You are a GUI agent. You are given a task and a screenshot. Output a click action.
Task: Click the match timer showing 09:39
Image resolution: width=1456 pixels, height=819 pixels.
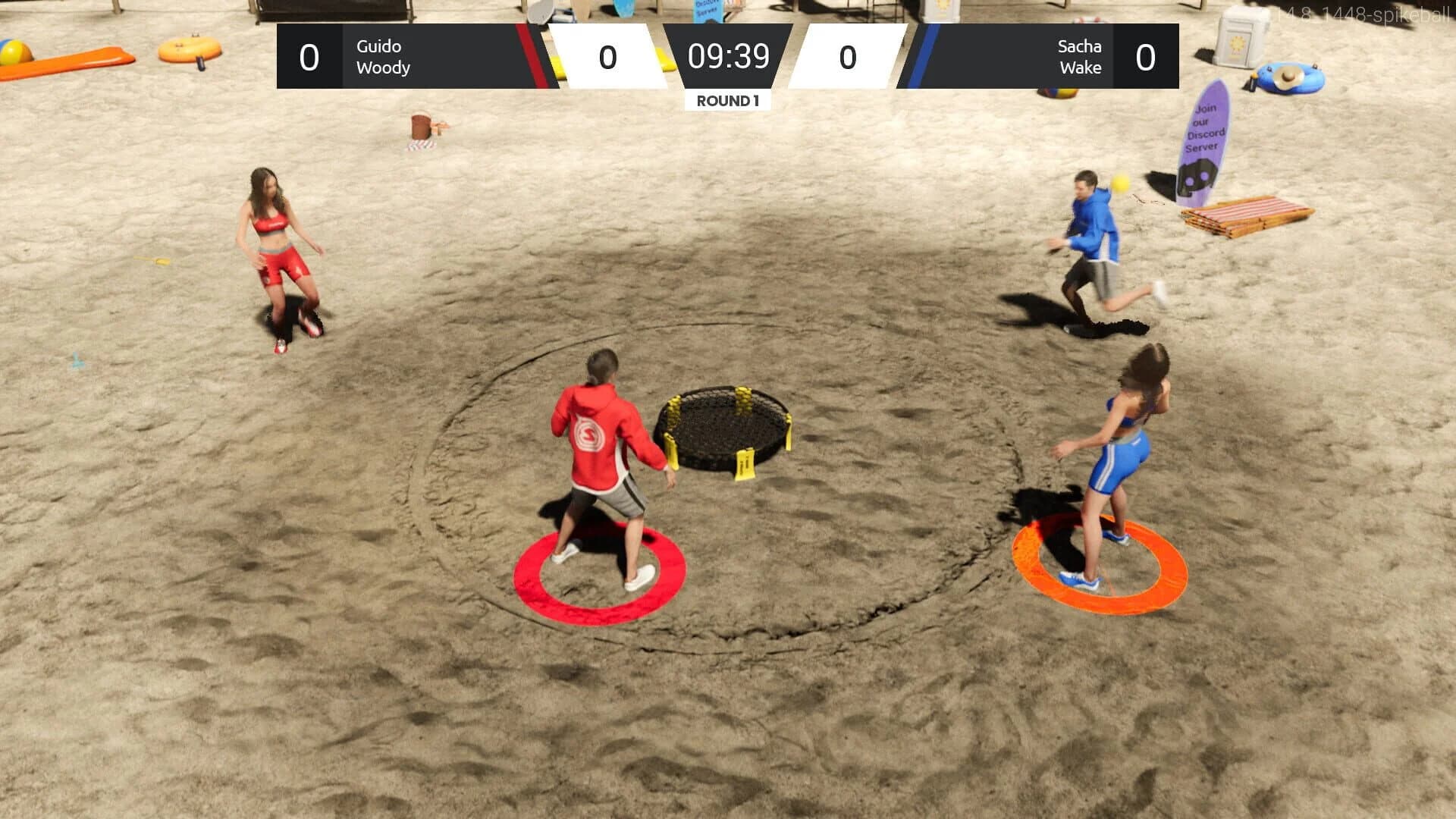[729, 57]
